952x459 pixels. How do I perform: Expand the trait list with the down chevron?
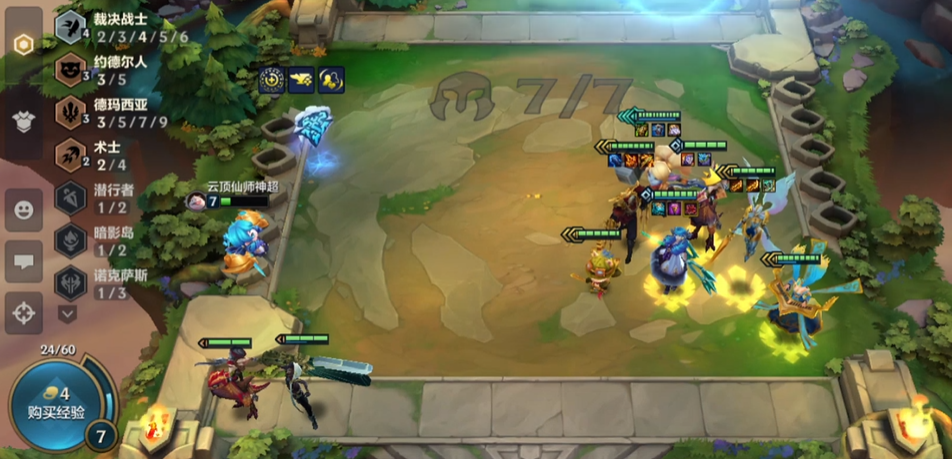coord(67,314)
